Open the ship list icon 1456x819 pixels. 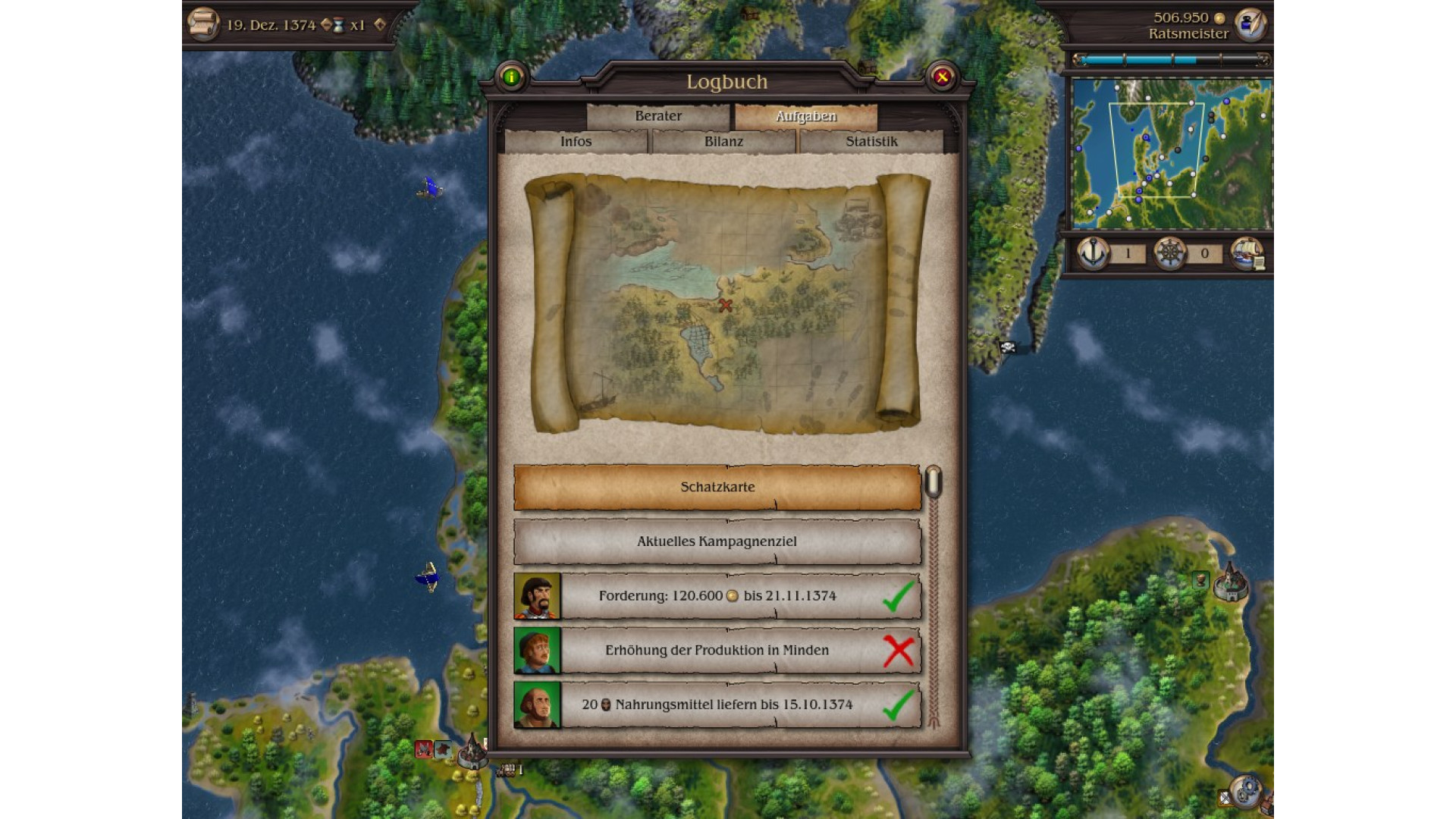[1247, 253]
